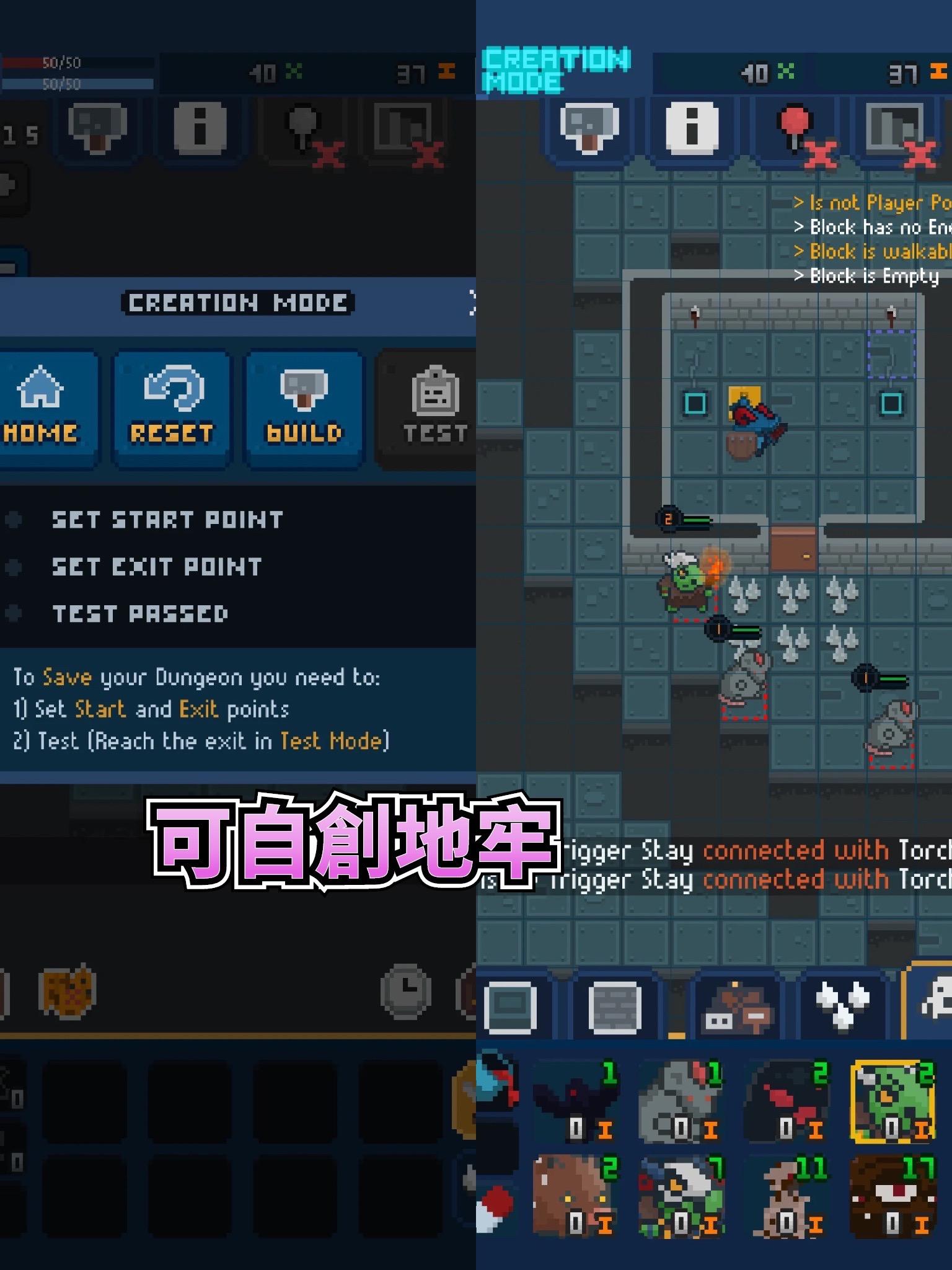Select the torch wall-trigger tile on the map
The height and width of the screenshot is (1270, 952).
(x=695, y=316)
